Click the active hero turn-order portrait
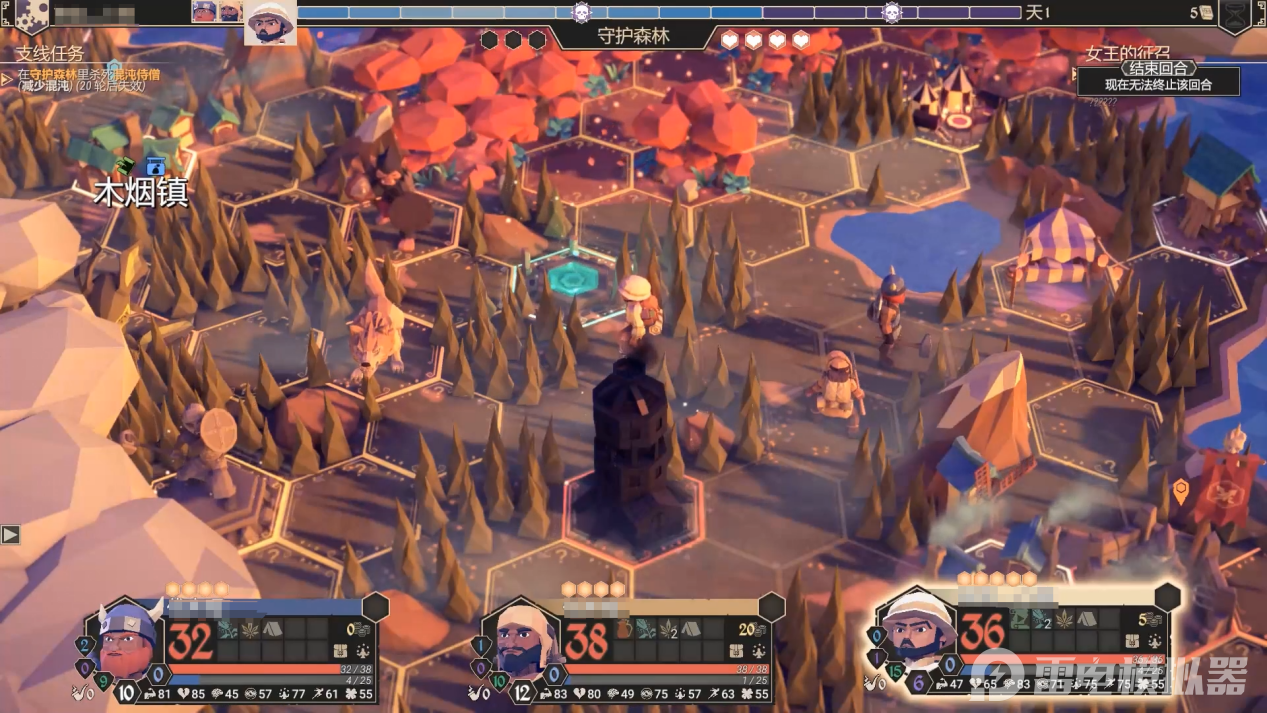The image size is (1267, 713). coord(270,22)
